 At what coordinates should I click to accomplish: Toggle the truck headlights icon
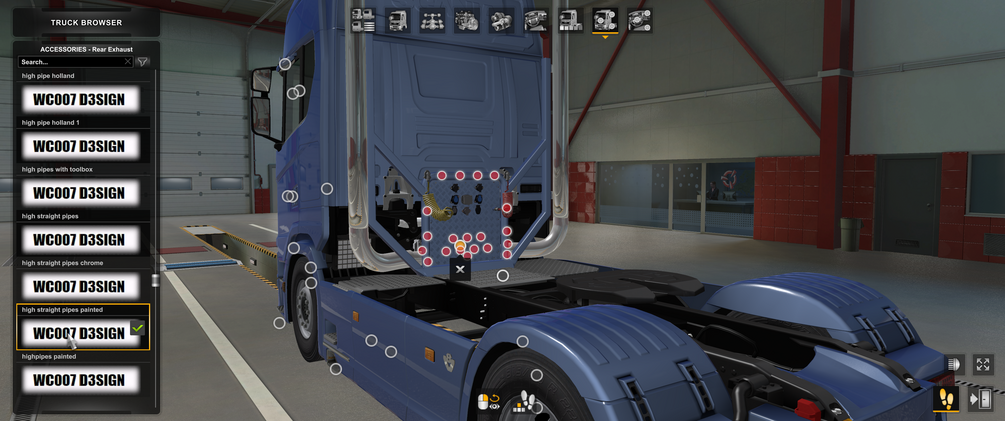point(953,365)
